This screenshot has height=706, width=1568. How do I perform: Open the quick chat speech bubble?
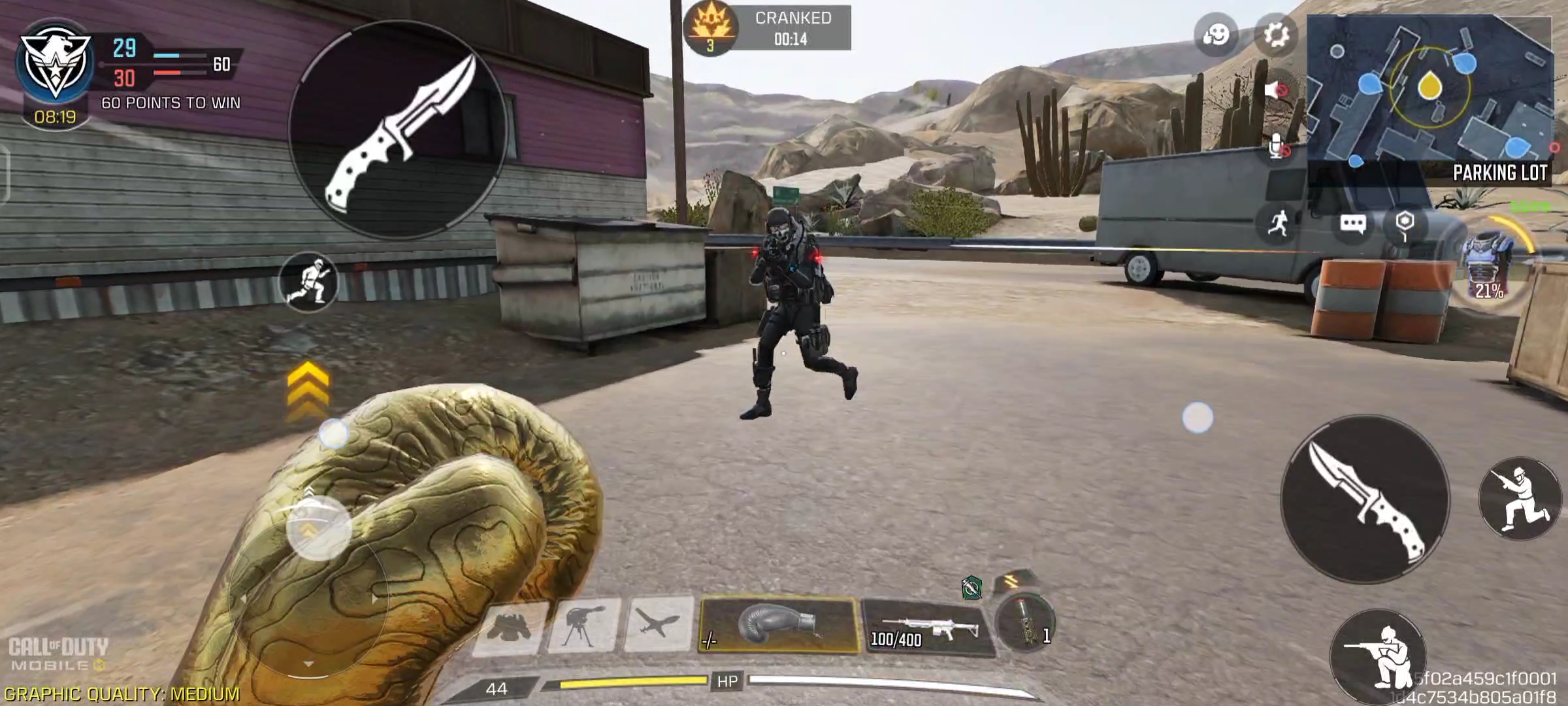[1352, 224]
